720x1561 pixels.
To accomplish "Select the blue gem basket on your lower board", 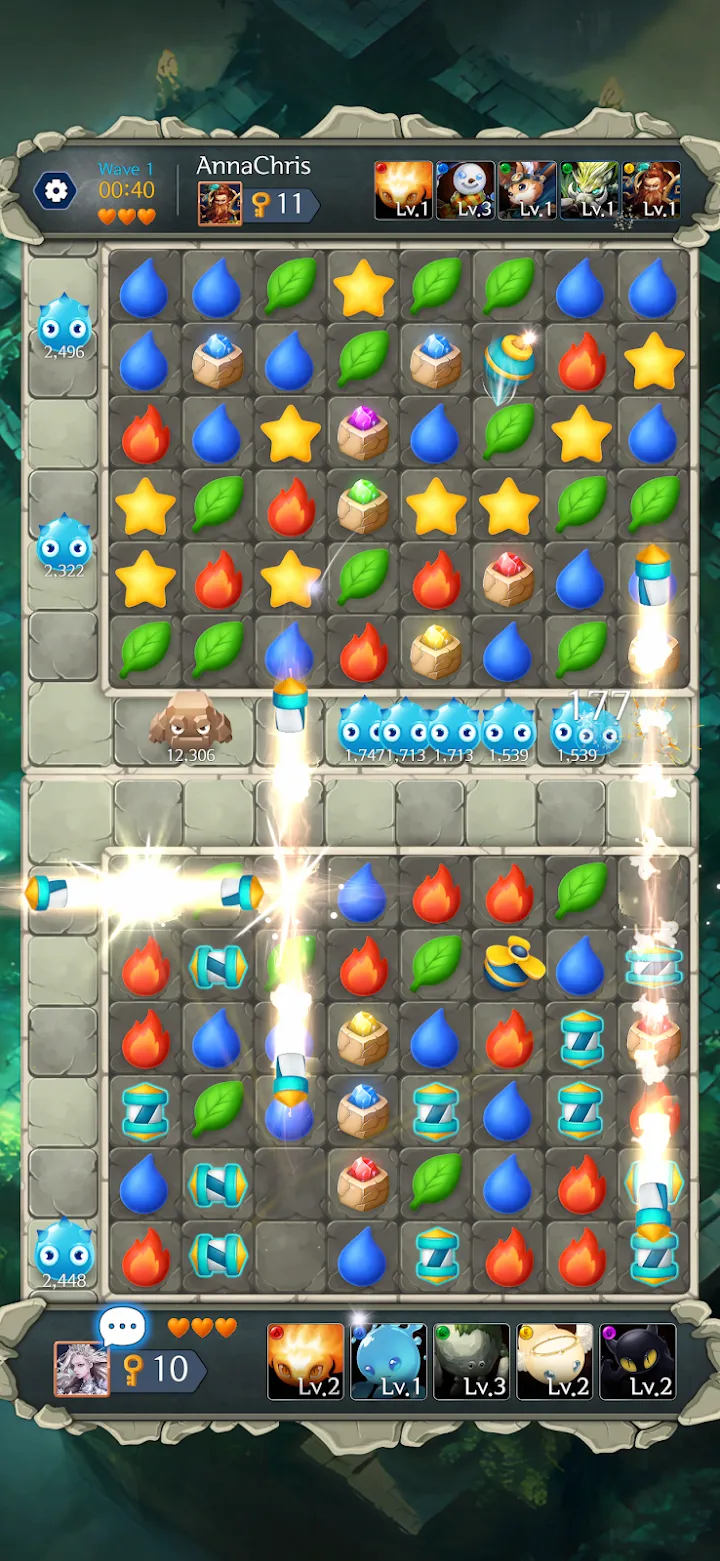I will 363,1110.
